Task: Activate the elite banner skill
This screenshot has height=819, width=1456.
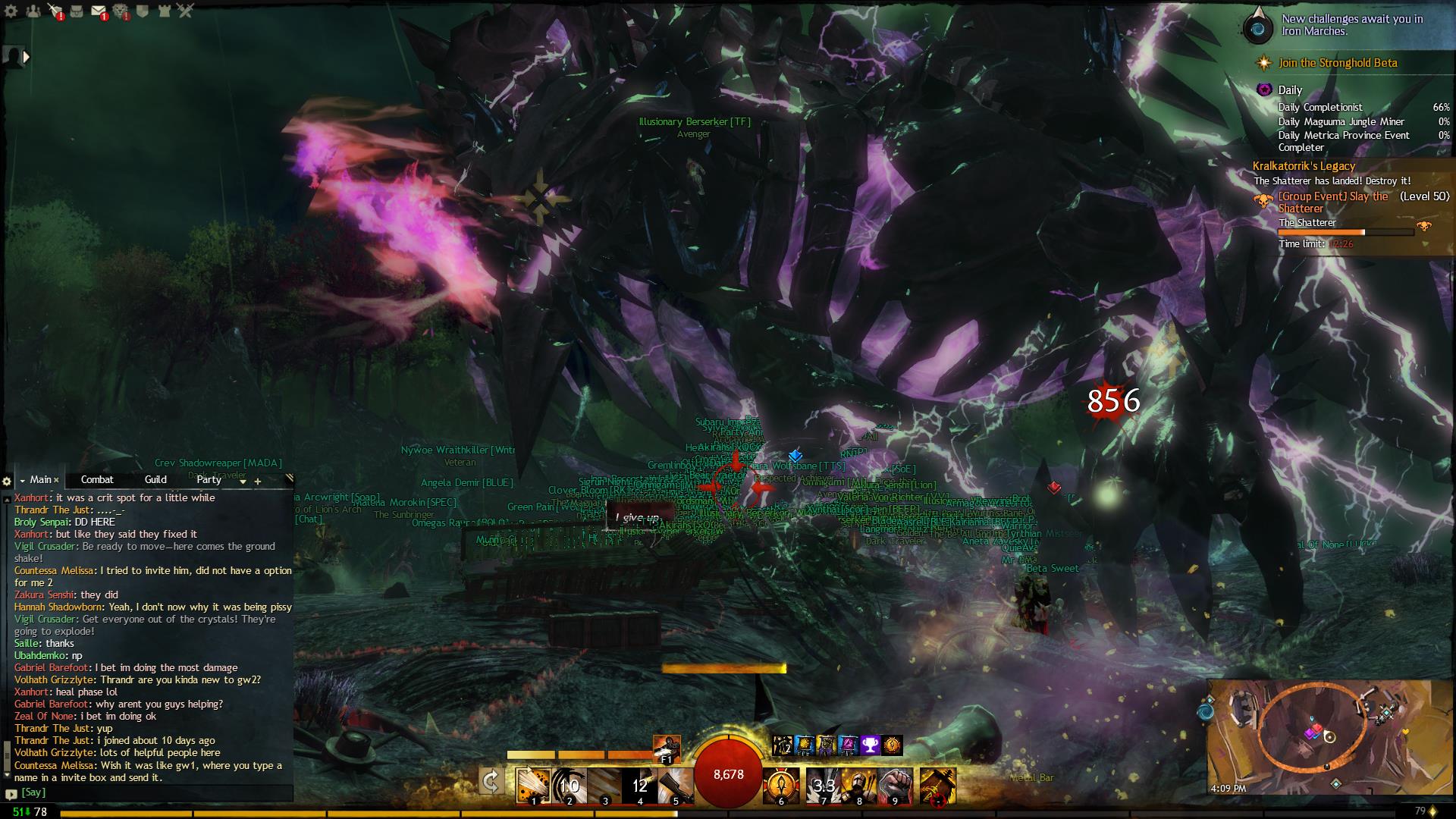Action: pos(937,785)
